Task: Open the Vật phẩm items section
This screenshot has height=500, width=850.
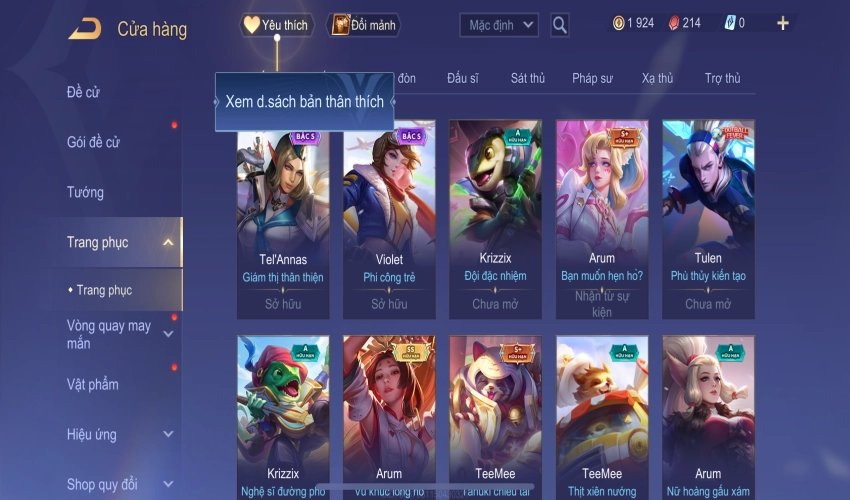Action: pyautogui.click(x=93, y=384)
